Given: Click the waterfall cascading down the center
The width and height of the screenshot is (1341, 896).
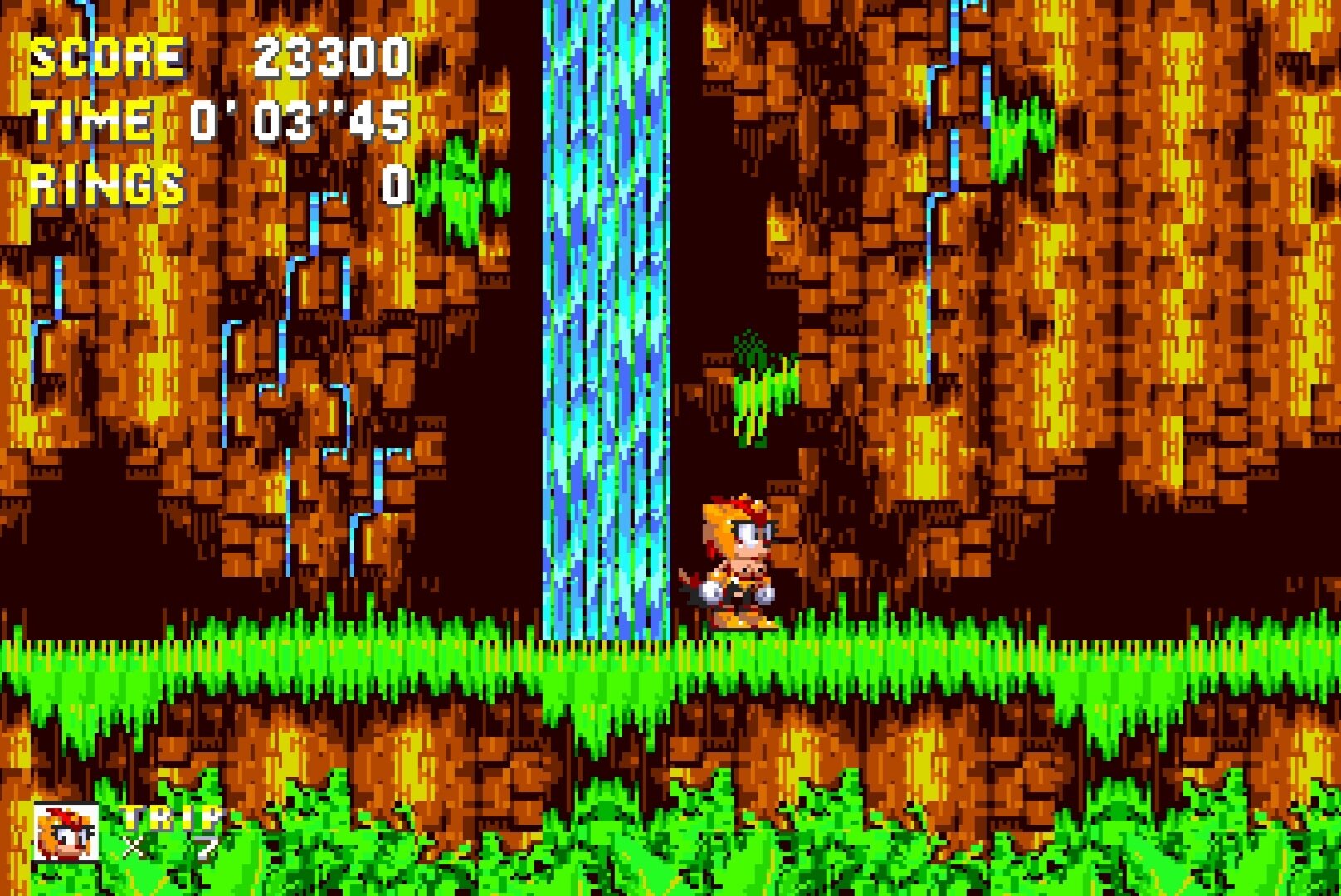Looking at the screenshot, I should [606, 332].
